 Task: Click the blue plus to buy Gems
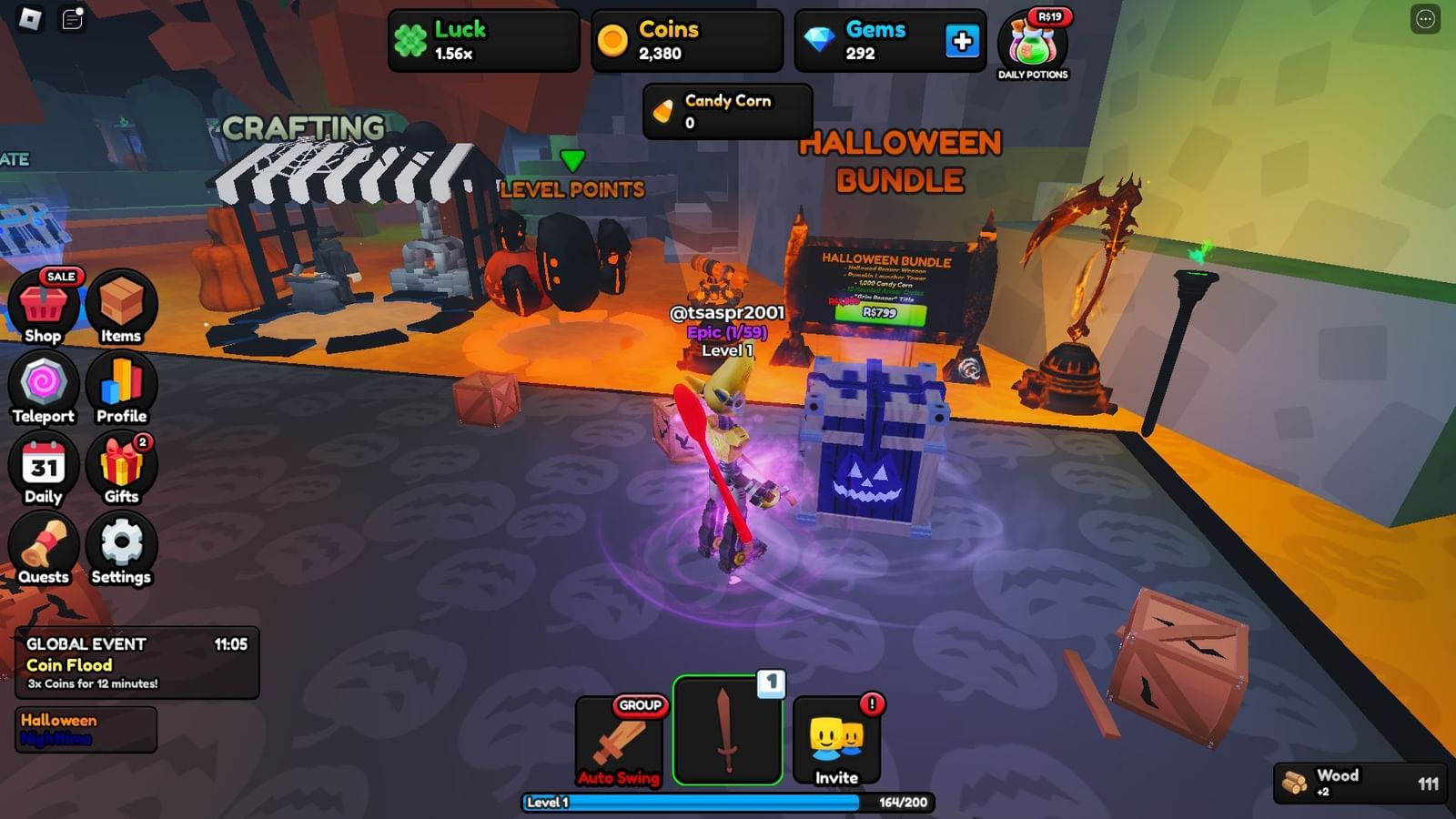pyautogui.click(x=963, y=40)
